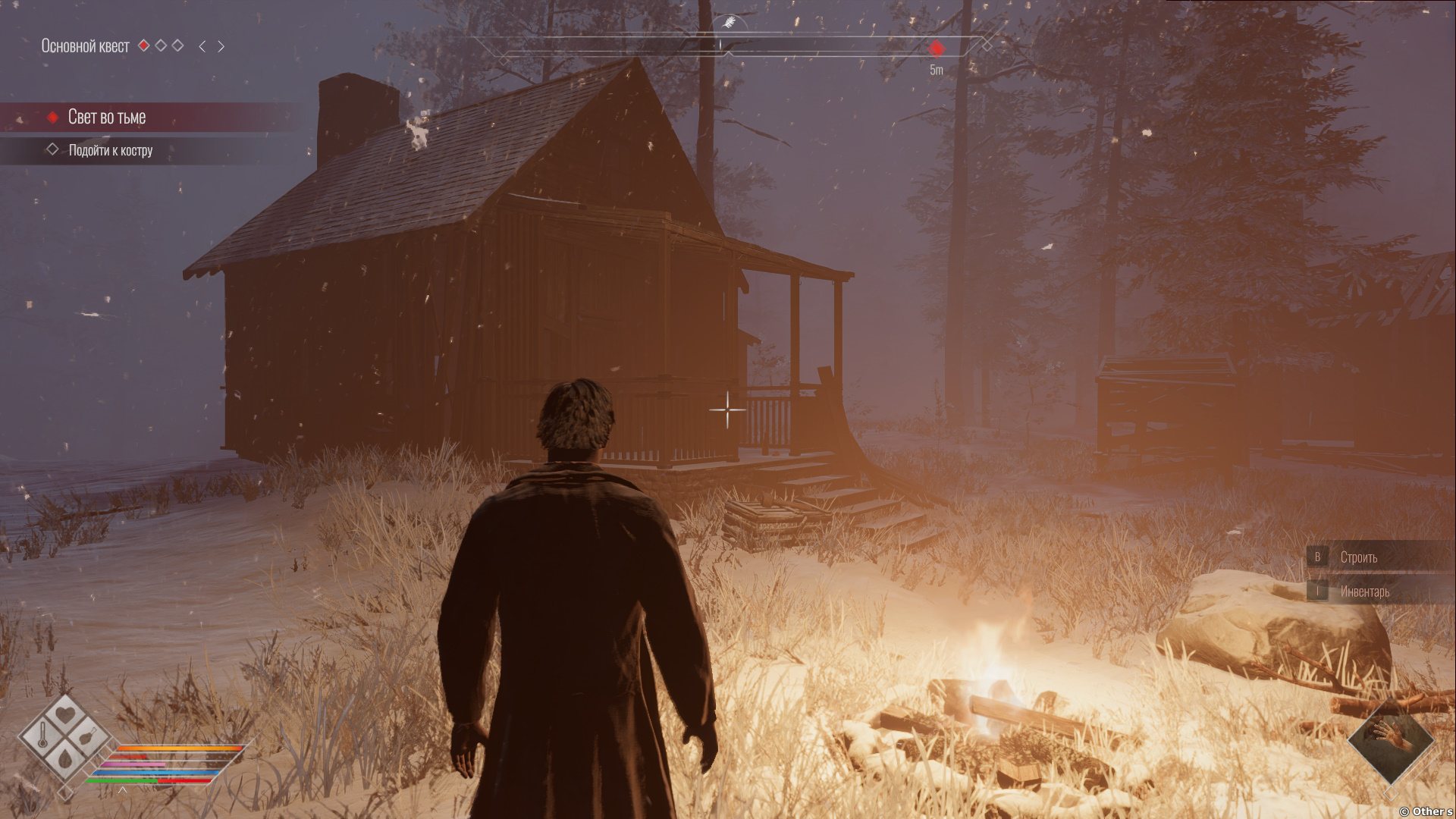Open the 'Строить' build menu
Image resolution: width=1456 pixels, height=819 pixels.
click(1358, 557)
